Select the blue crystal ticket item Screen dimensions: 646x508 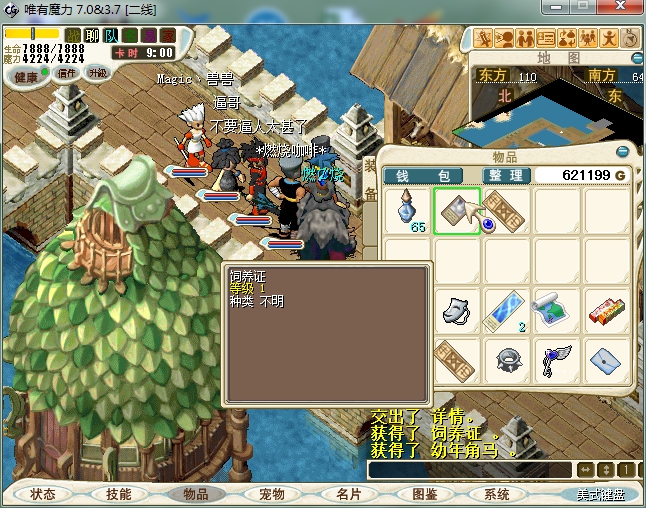(507, 308)
